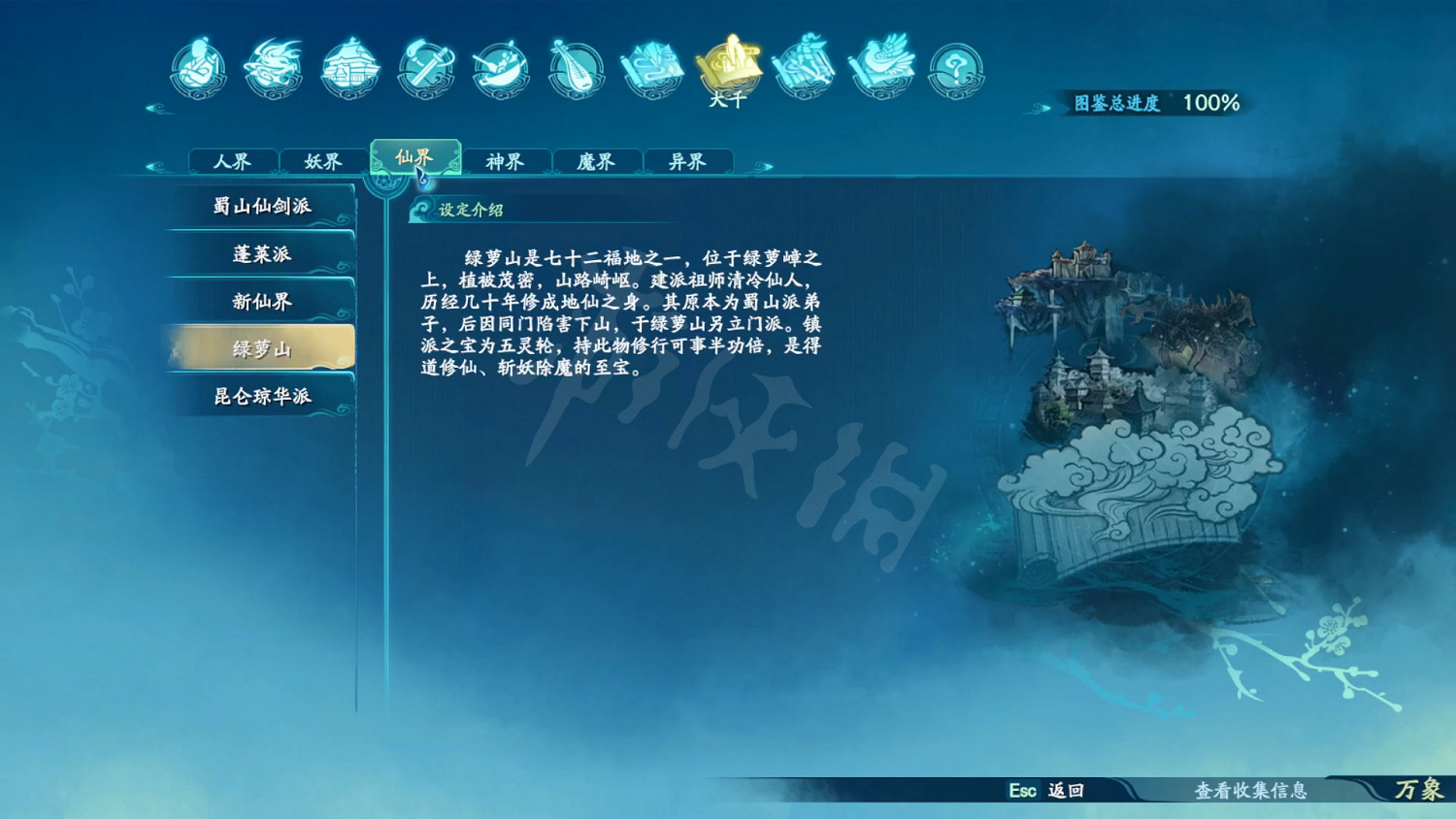Click the Esc 返回 button

(x=1044, y=792)
